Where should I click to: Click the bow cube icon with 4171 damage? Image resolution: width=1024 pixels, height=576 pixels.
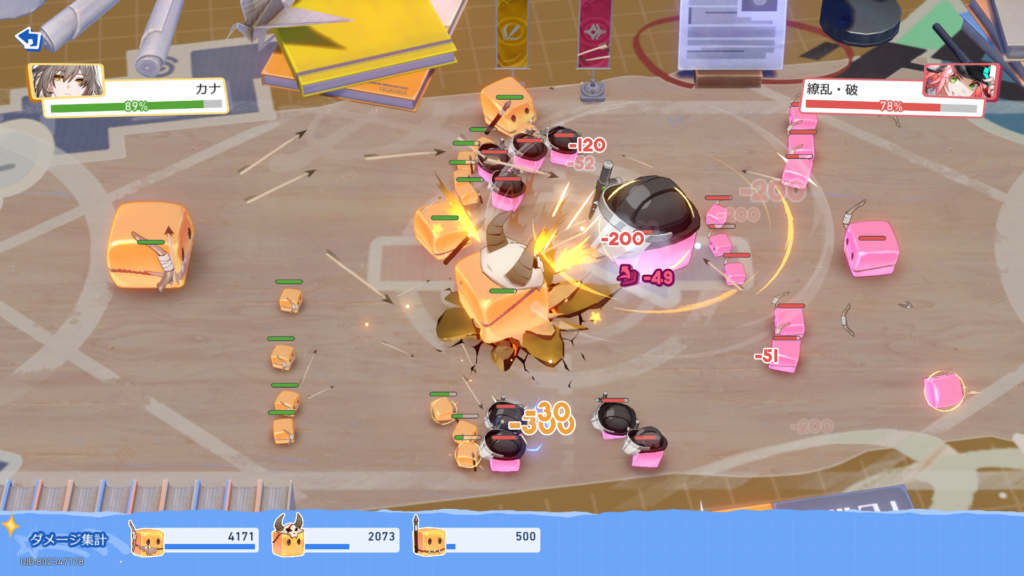pyautogui.click(x=146, y=539)
